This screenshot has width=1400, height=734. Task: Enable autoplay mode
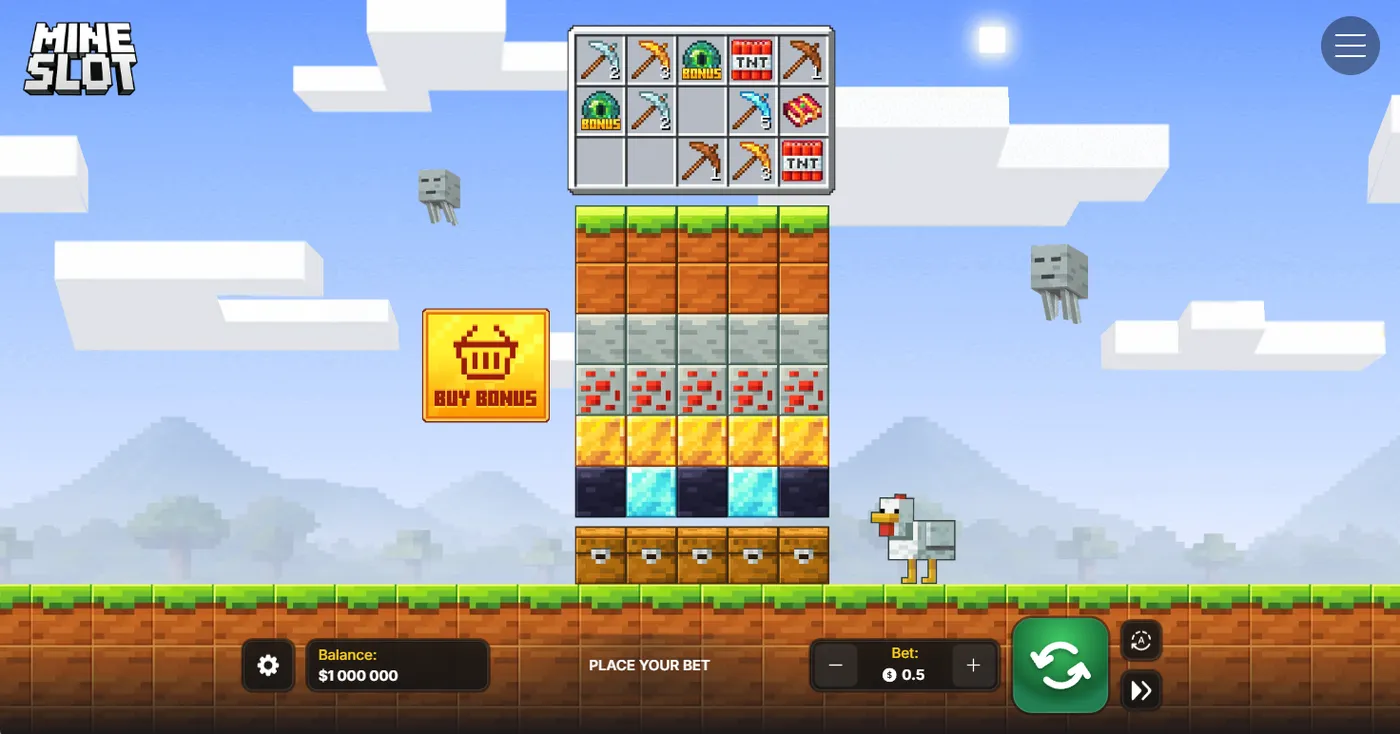[x=1140, y=640]
